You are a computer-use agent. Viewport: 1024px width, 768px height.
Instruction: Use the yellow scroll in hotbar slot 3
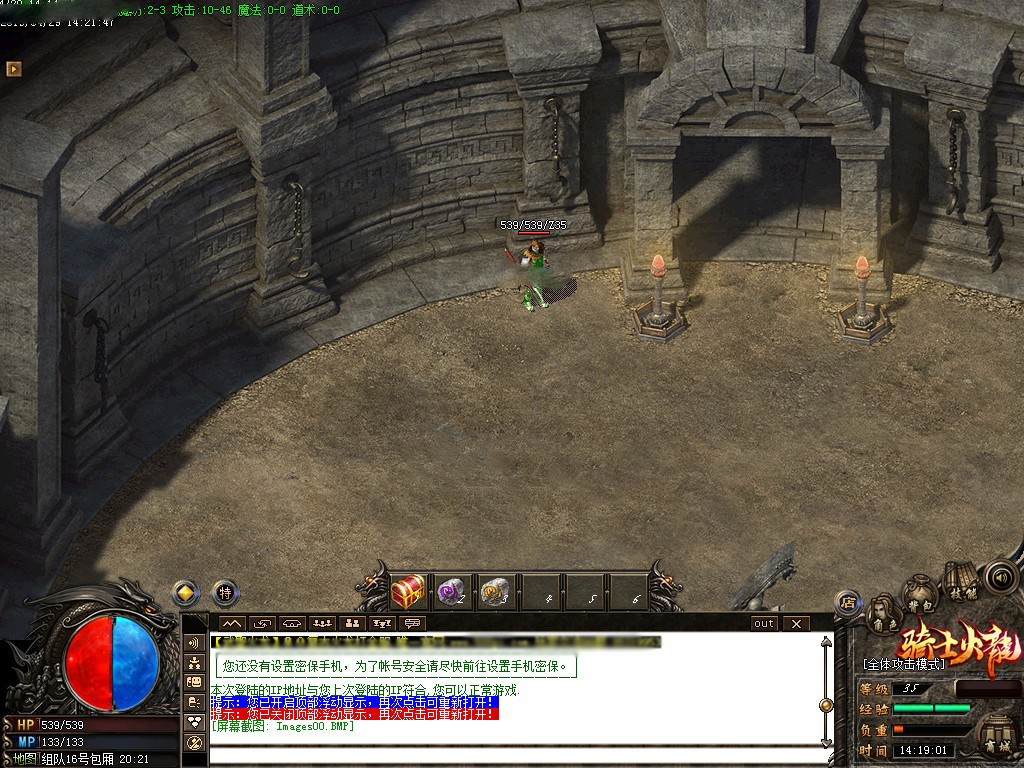pos(495,592)
